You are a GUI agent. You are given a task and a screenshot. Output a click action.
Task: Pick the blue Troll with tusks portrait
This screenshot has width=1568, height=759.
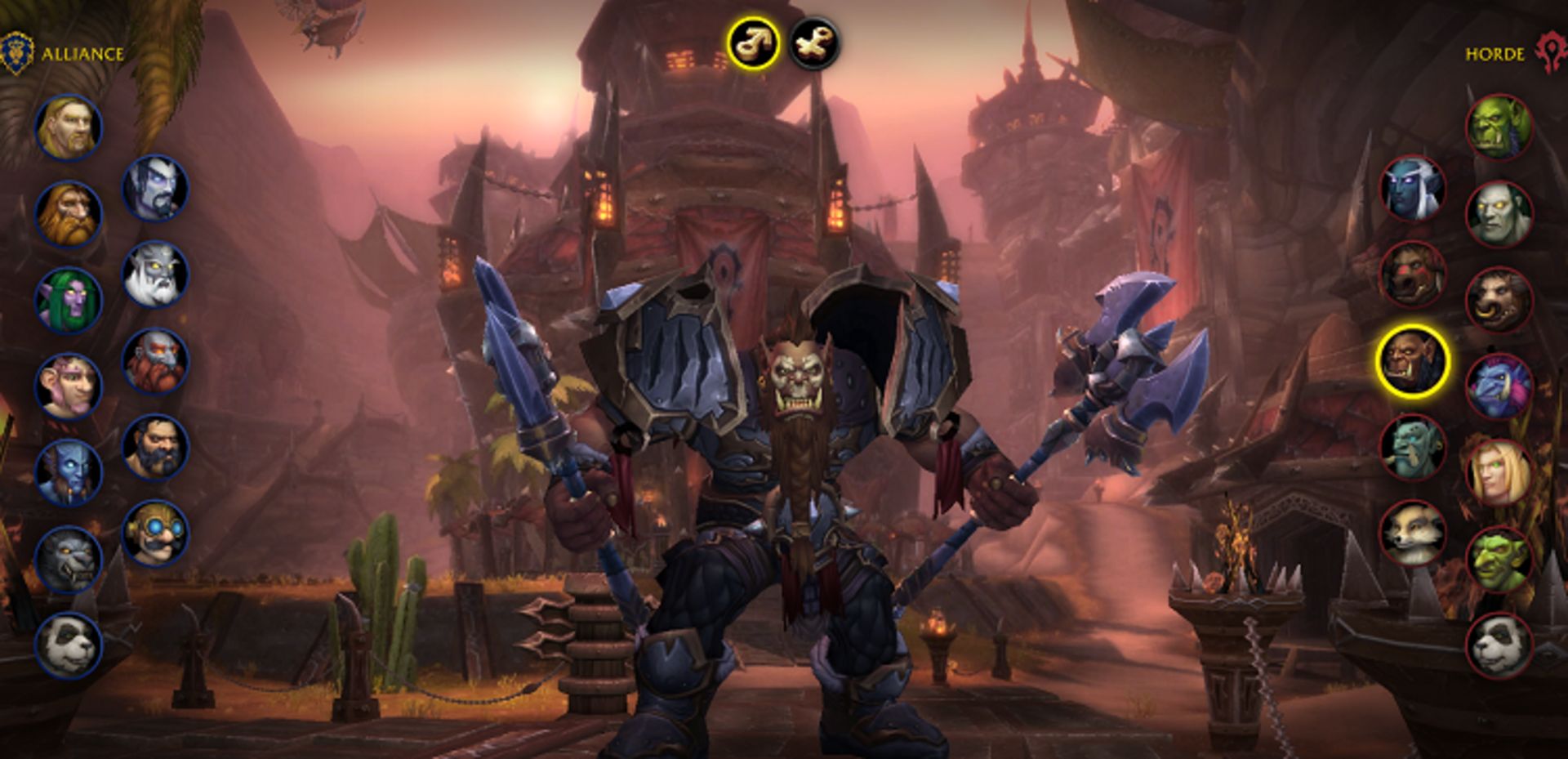[1499, 386]
